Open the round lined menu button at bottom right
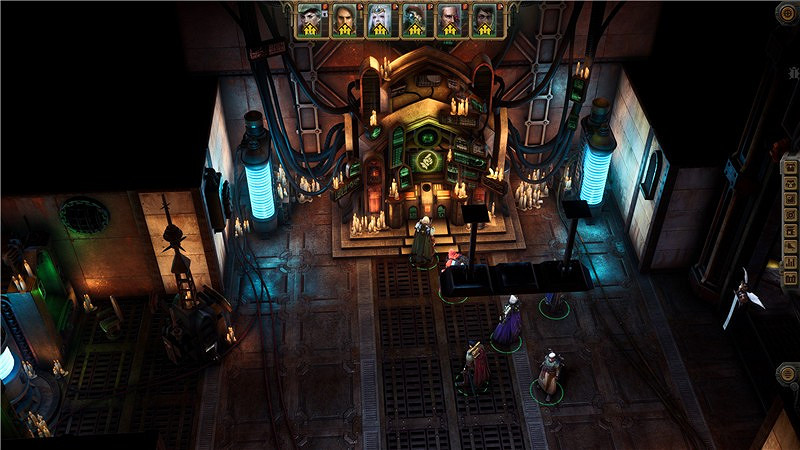This screenshot has width=800, height=450. 786,374
